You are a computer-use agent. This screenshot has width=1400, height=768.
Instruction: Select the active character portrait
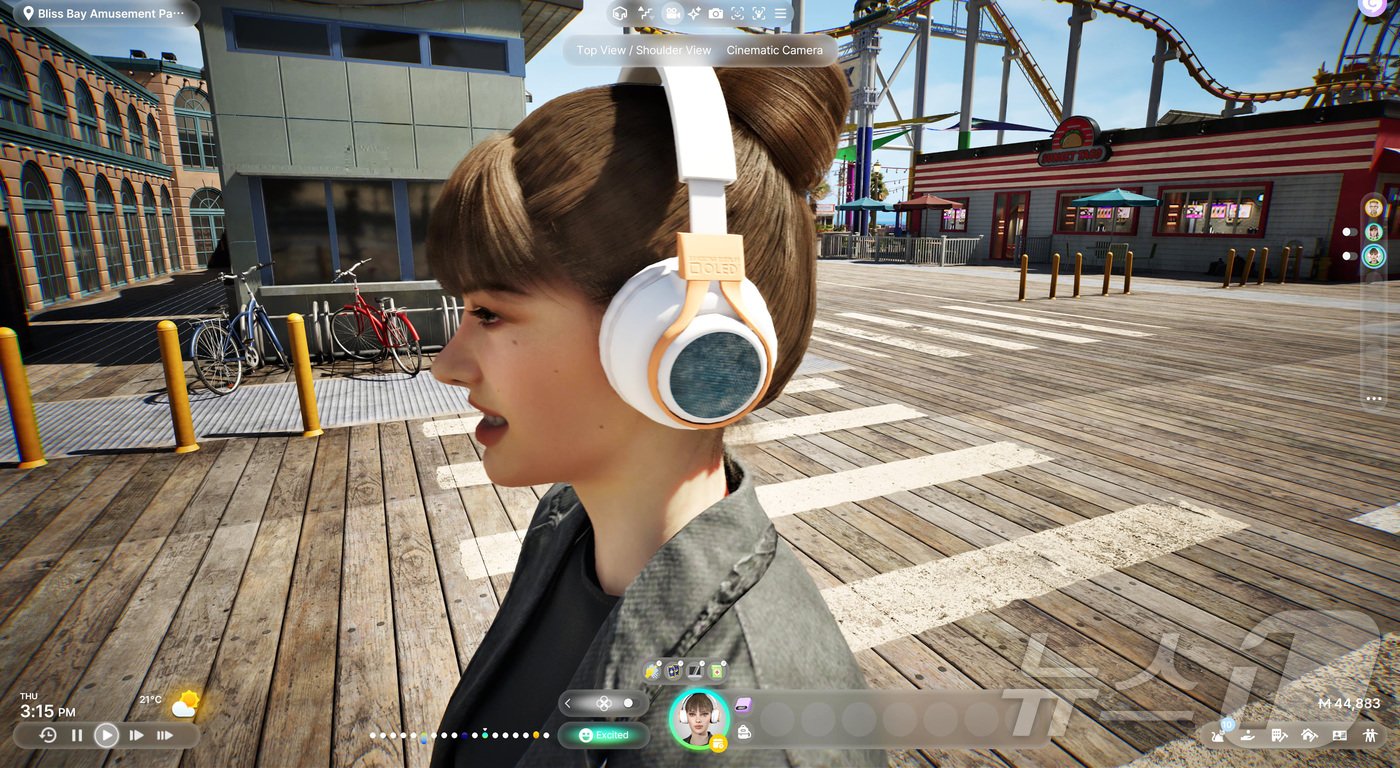point(698,717)
